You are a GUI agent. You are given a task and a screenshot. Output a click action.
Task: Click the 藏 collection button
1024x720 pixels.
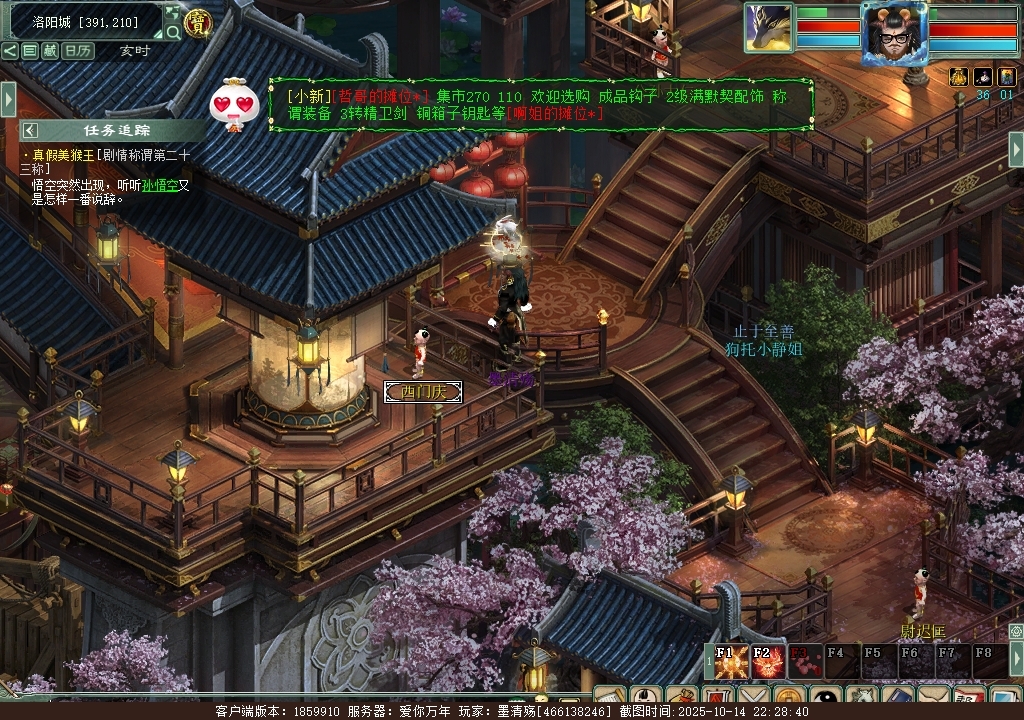50,50
